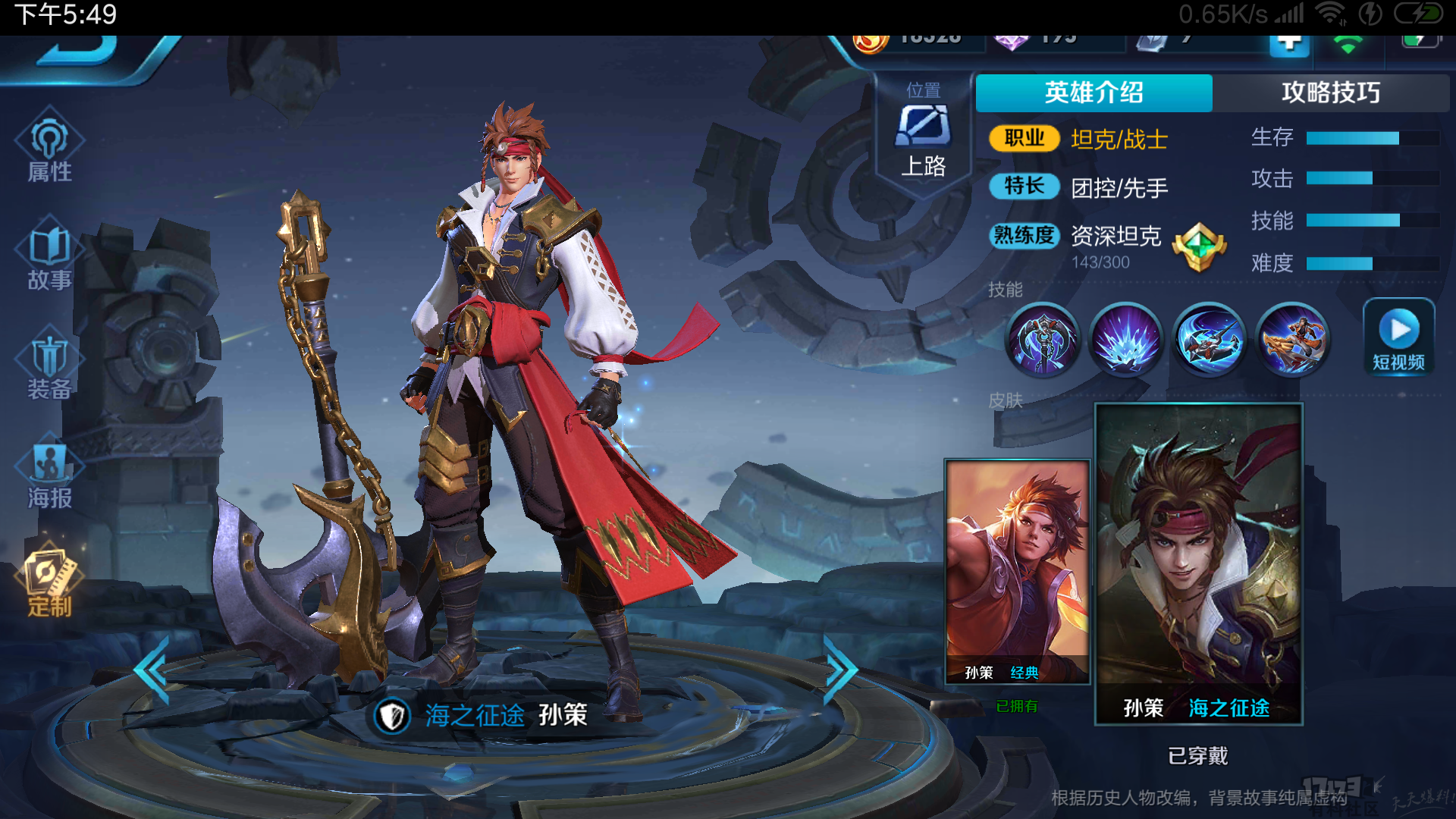This screenshot has width=1456, height=819.
Task: View the blue crystal burst skill
Action: click(1126, 340)
